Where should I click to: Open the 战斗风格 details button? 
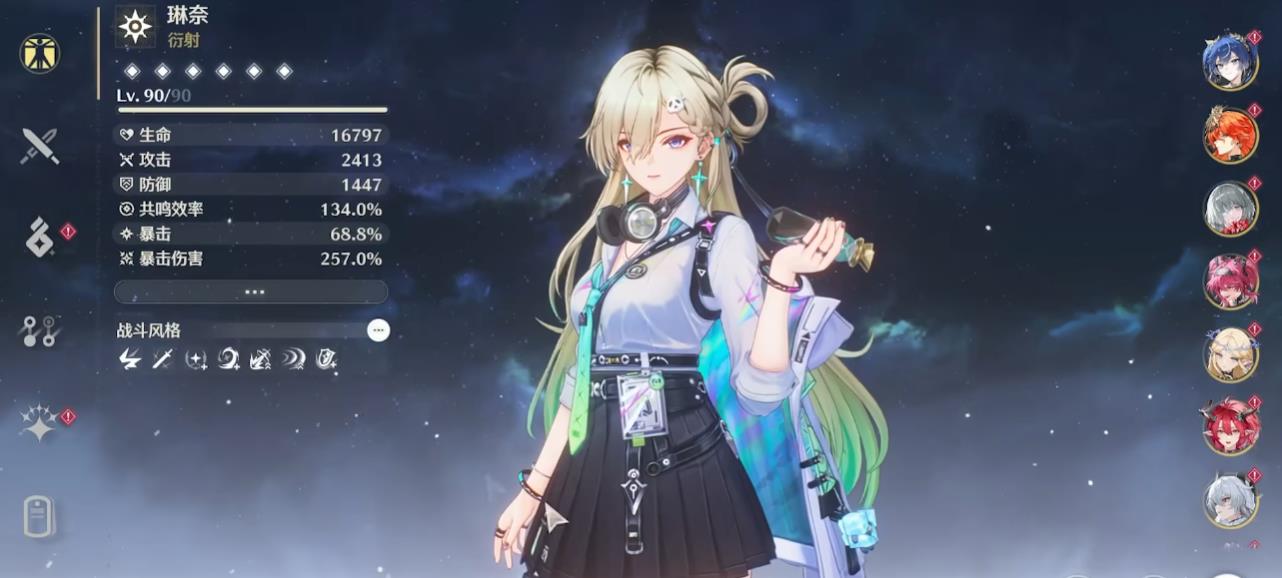point(377,330)
